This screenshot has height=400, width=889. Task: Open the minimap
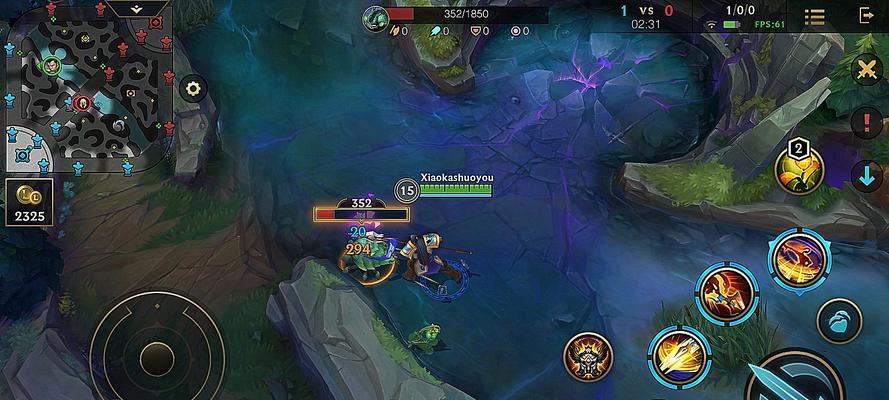coord(87,92)
